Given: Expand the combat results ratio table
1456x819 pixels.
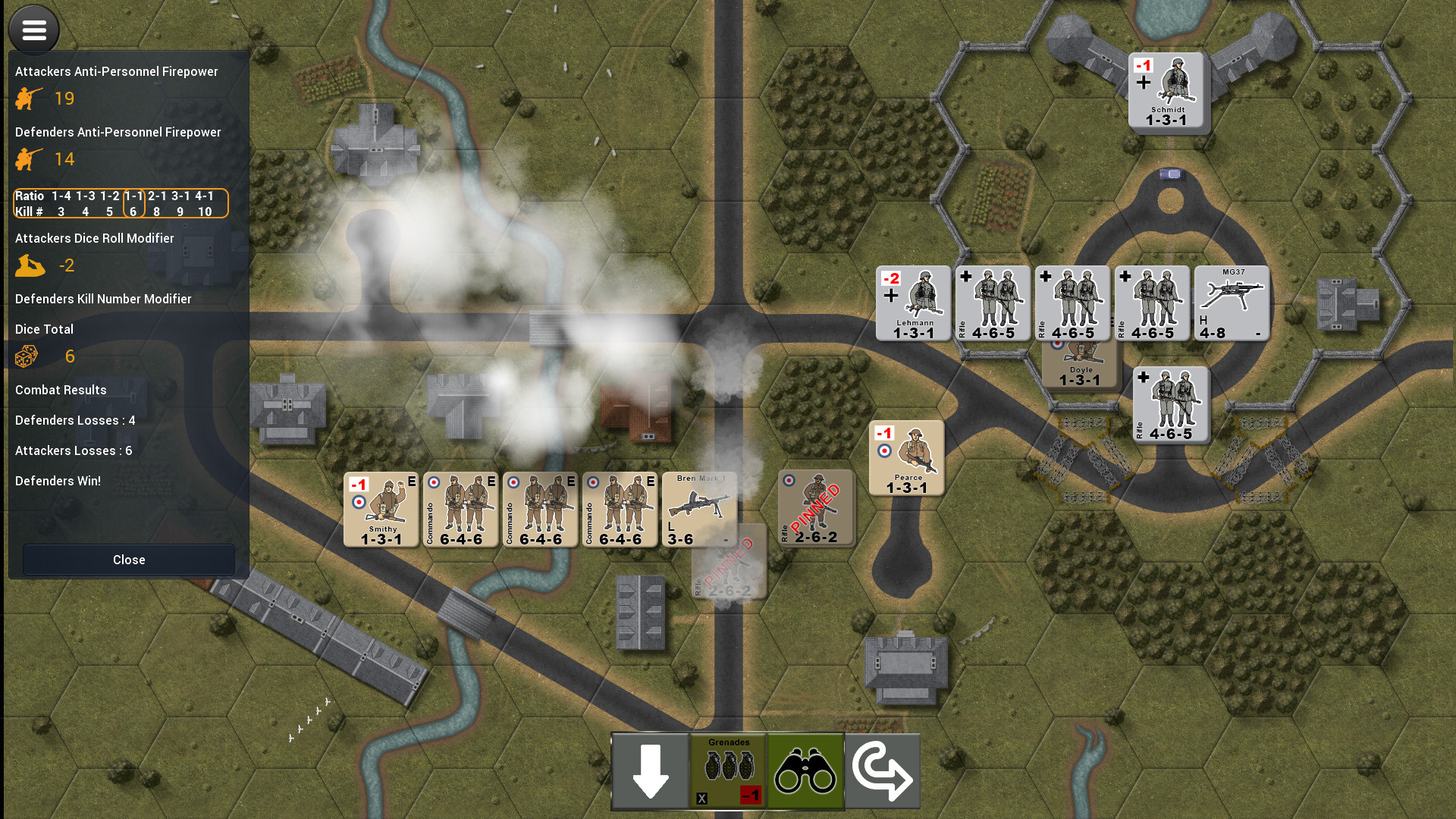Looking at the screenshot, I should 121,203.
